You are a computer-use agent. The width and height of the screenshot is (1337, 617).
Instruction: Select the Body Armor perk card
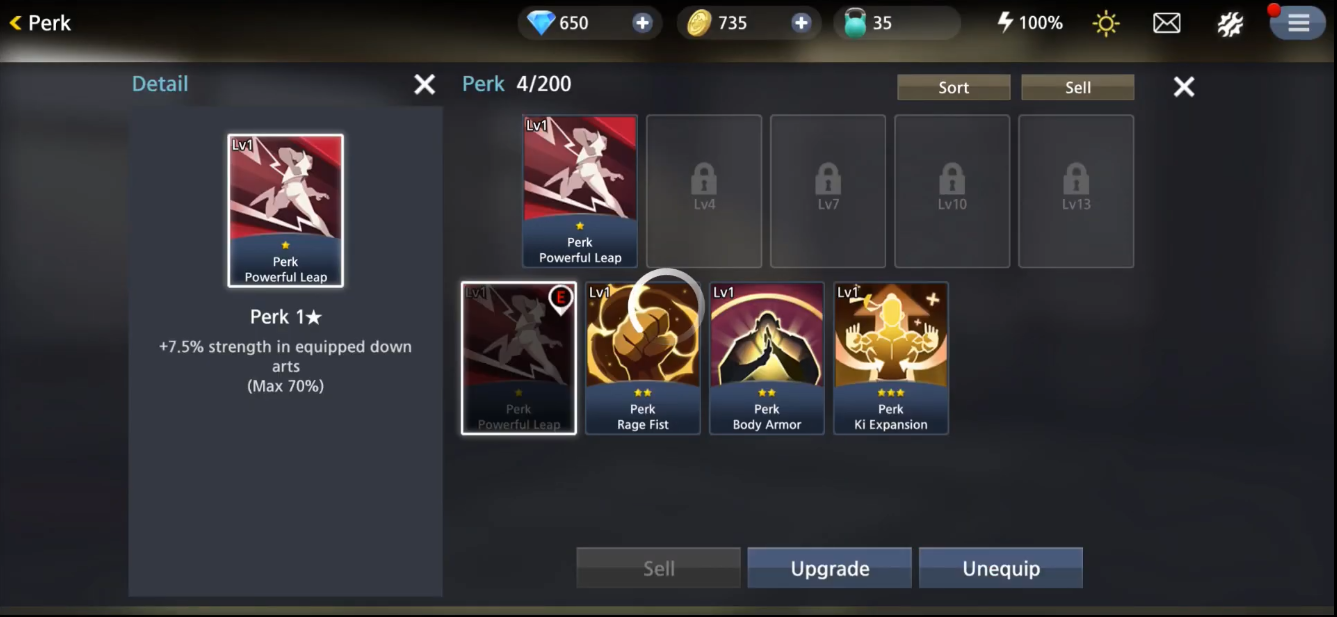(x=767, y=358)
